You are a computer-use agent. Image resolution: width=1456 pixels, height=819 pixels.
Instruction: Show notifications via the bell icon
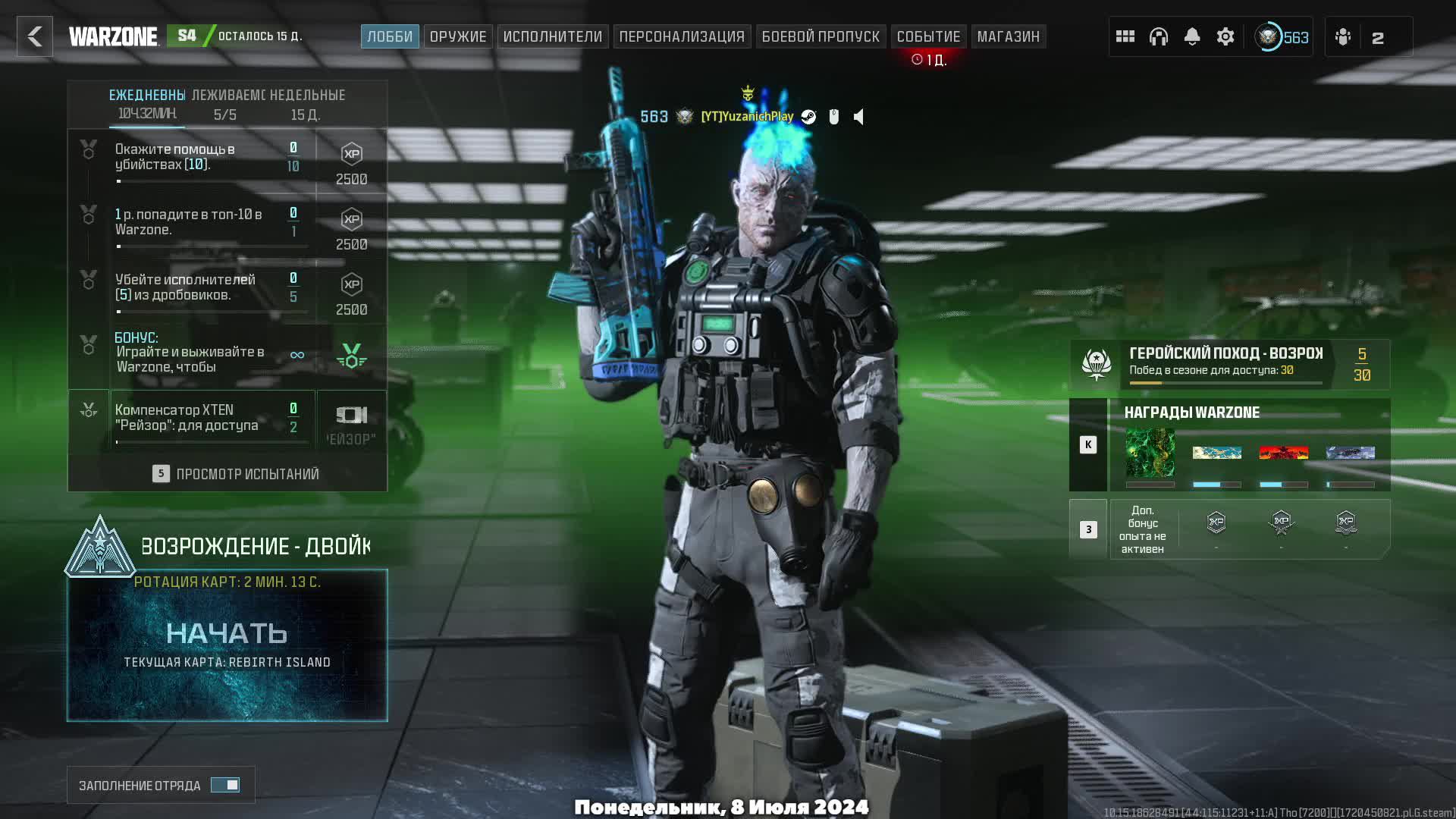coord(1192,36)
